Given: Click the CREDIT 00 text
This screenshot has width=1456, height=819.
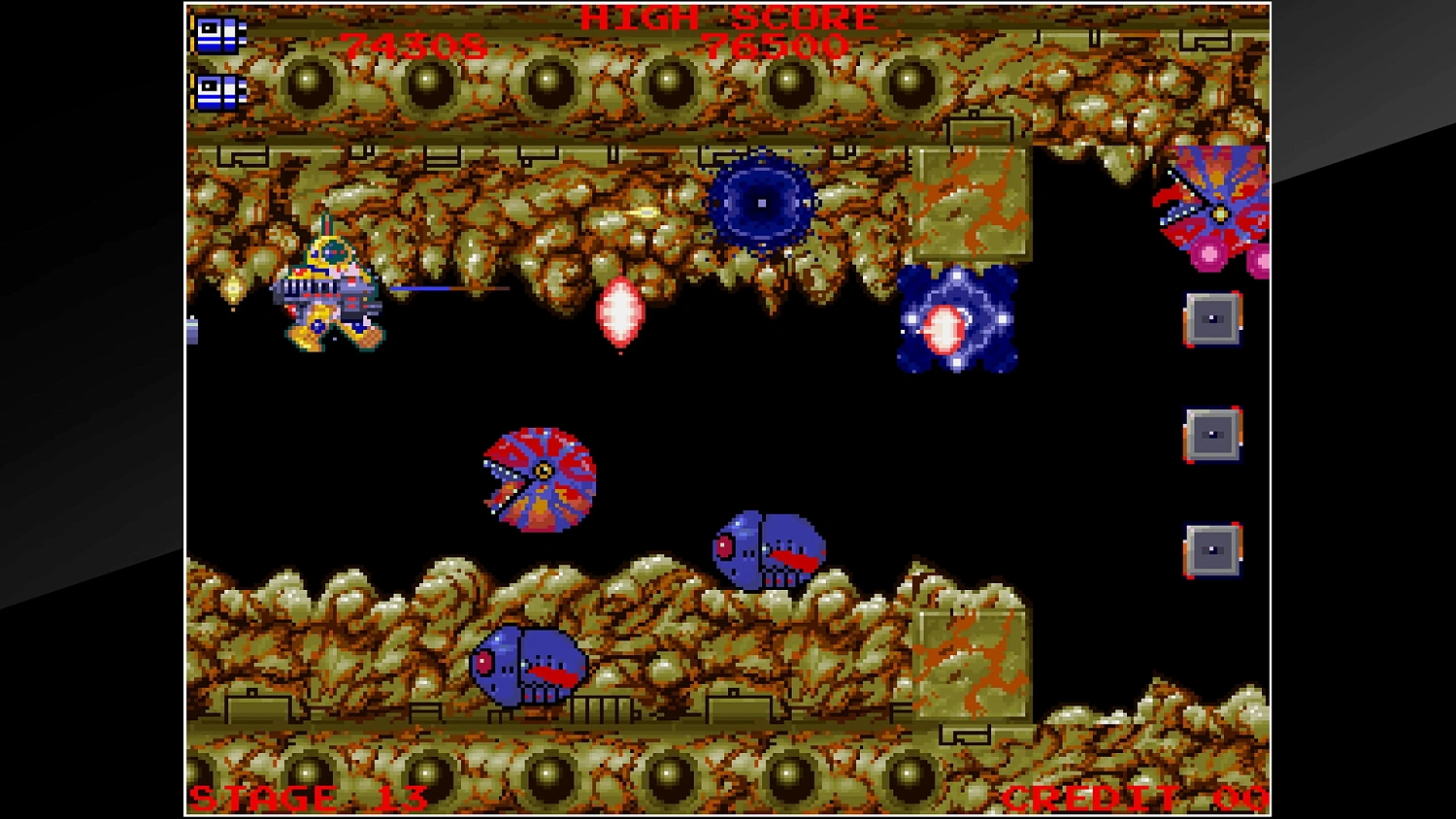Looking at the screenshot, I should coord(1136,801).
